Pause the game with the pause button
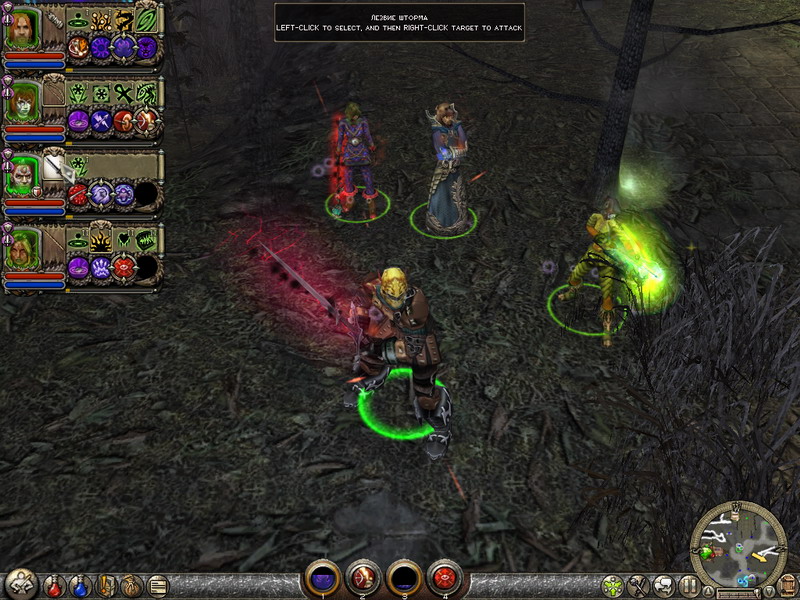This screenshot has height=600, width=800. coord(689,584)
